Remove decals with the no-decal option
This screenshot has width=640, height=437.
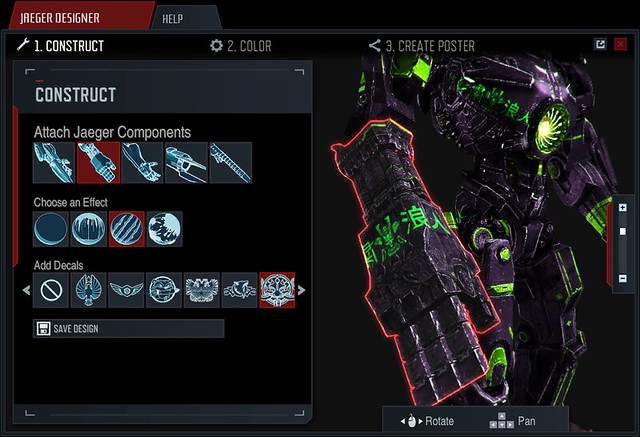point(51,291)
